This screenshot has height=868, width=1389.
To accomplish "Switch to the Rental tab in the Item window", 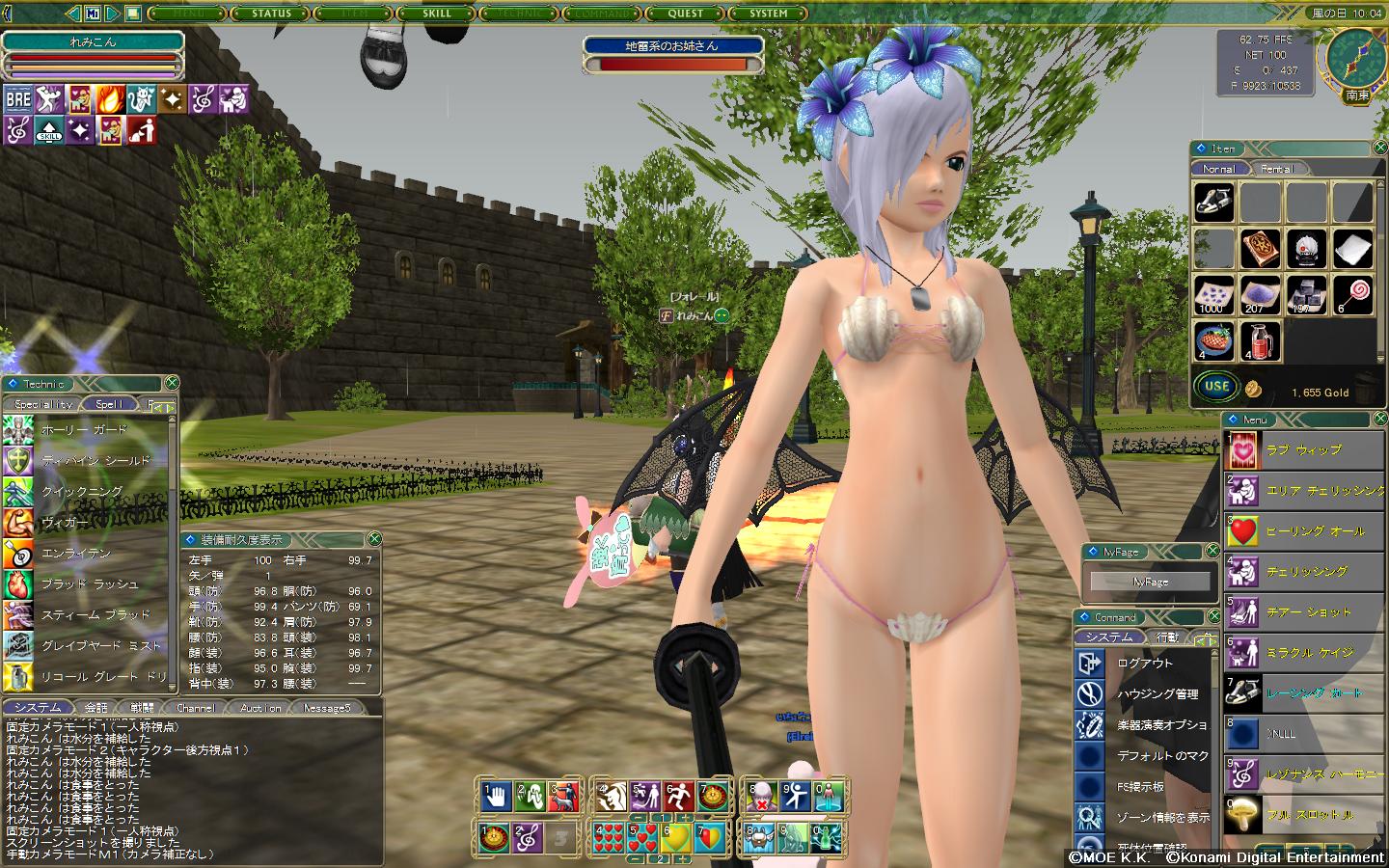I will tap(1276, 169).
